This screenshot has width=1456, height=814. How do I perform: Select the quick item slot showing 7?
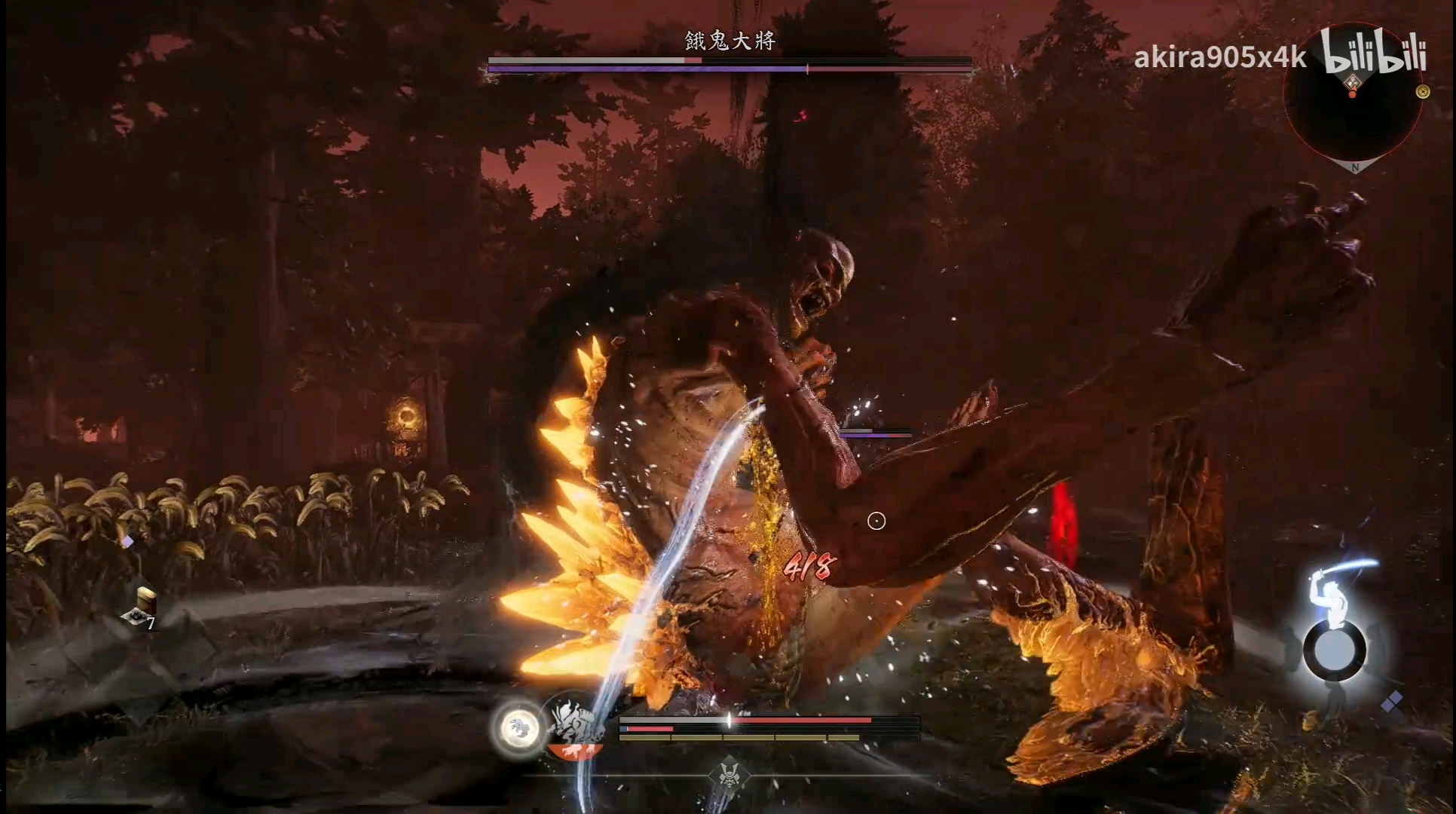(141, 610)
